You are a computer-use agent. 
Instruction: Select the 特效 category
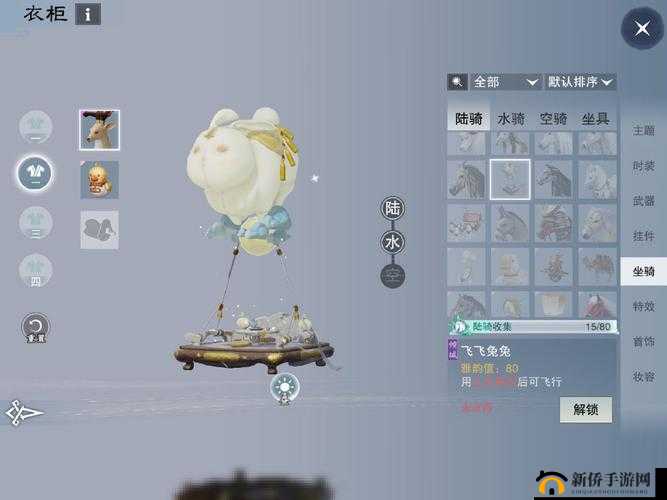643,306
